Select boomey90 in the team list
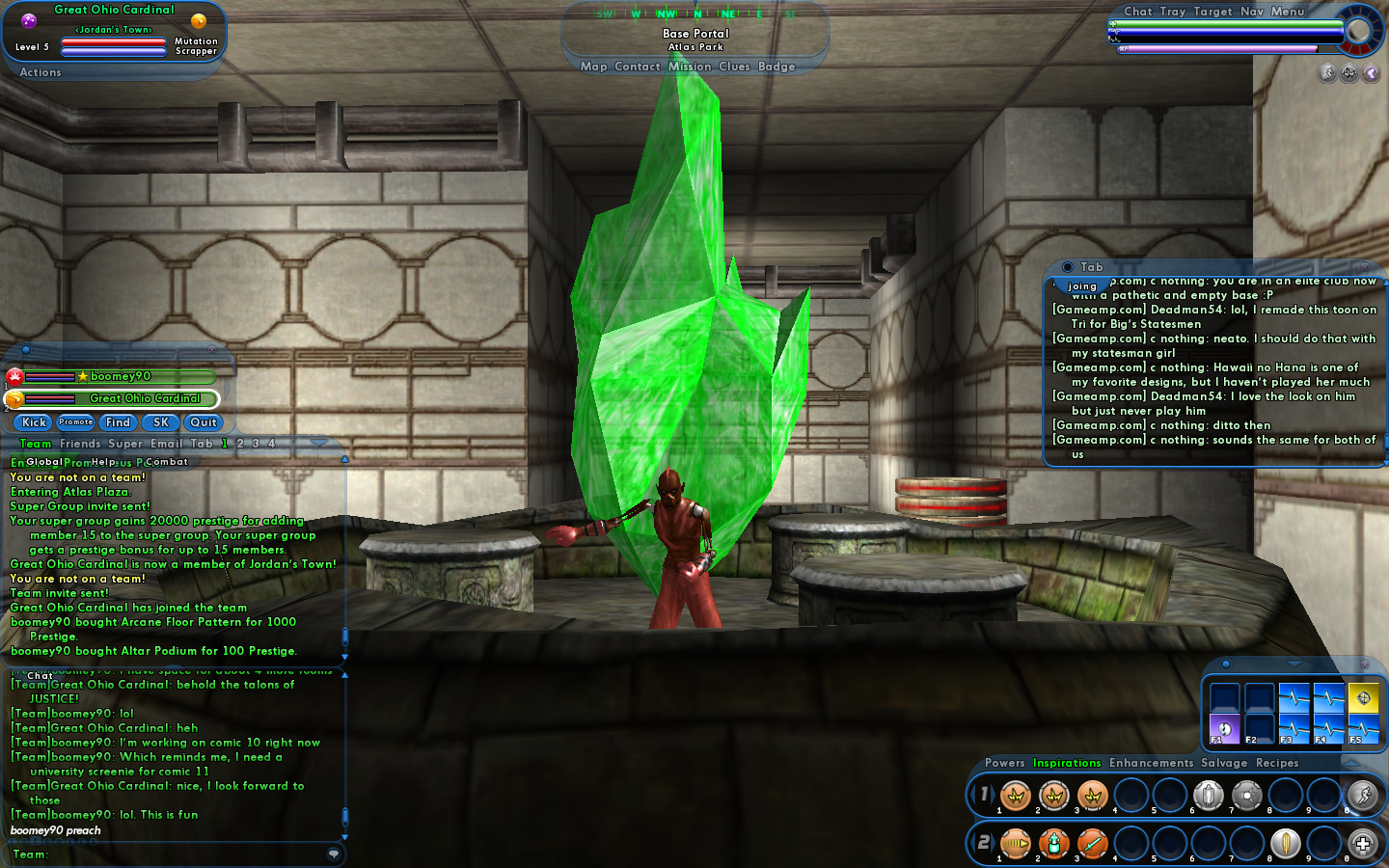 (120, 377)
